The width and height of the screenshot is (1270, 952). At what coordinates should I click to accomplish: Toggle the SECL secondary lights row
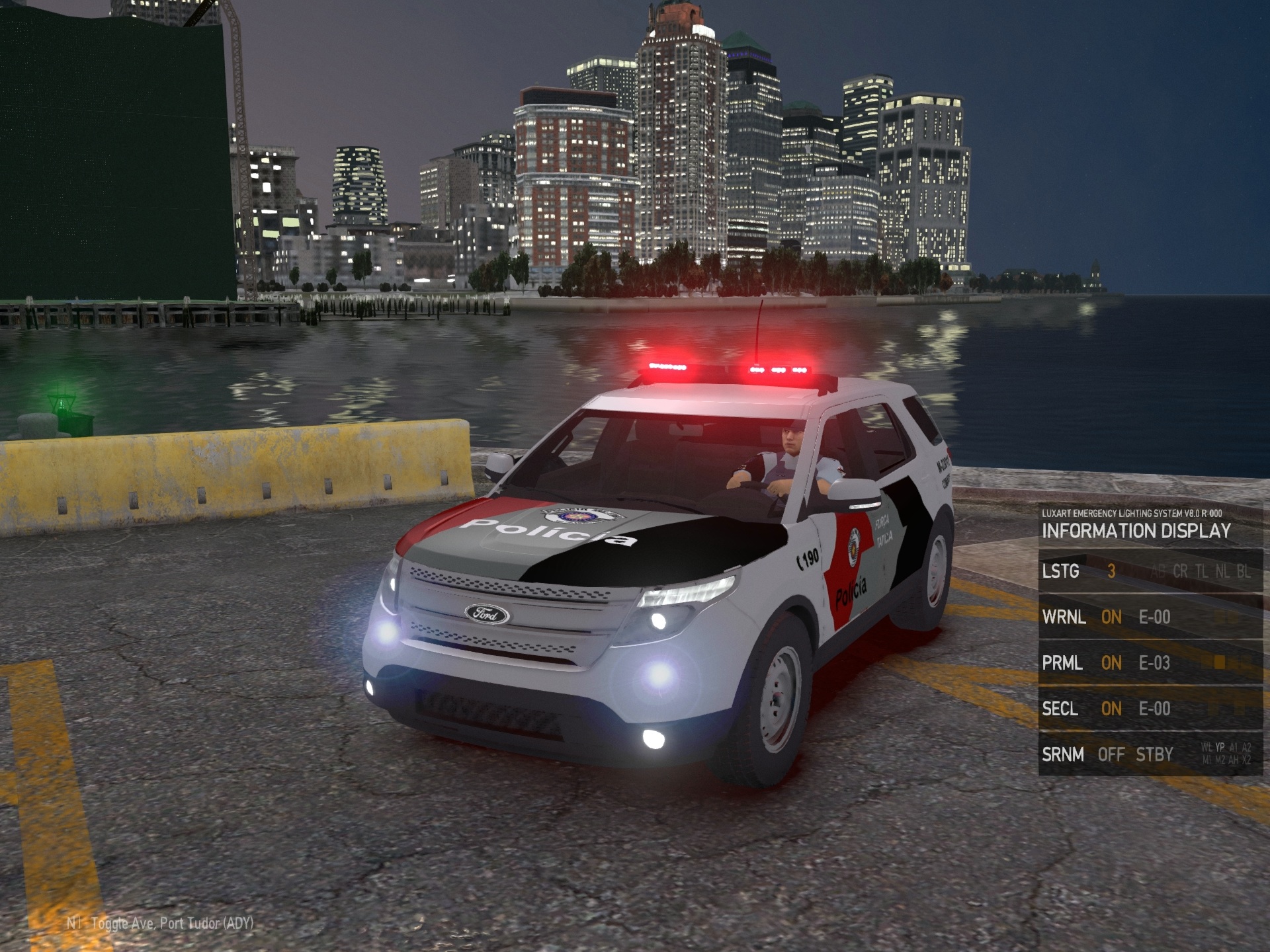(1148, 709)
